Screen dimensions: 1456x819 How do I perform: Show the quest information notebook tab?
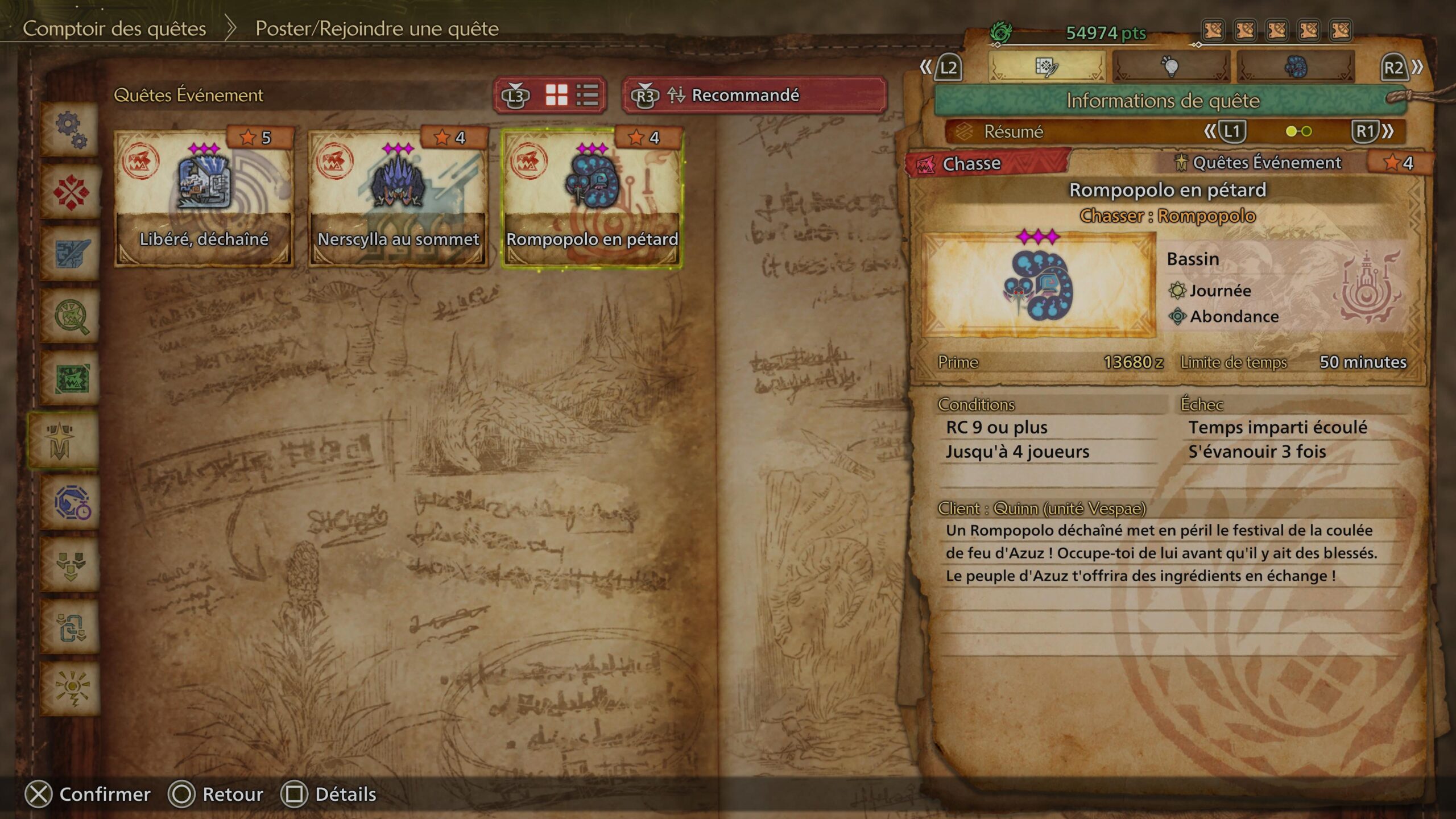coord(1046,67)
